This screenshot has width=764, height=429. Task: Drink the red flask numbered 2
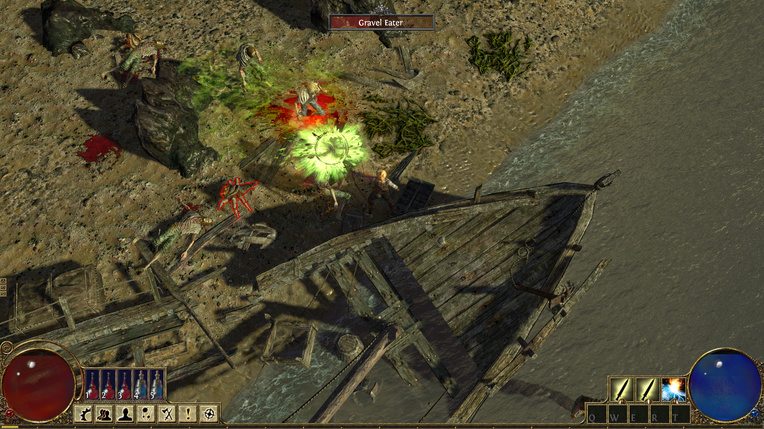pos(109,384)
